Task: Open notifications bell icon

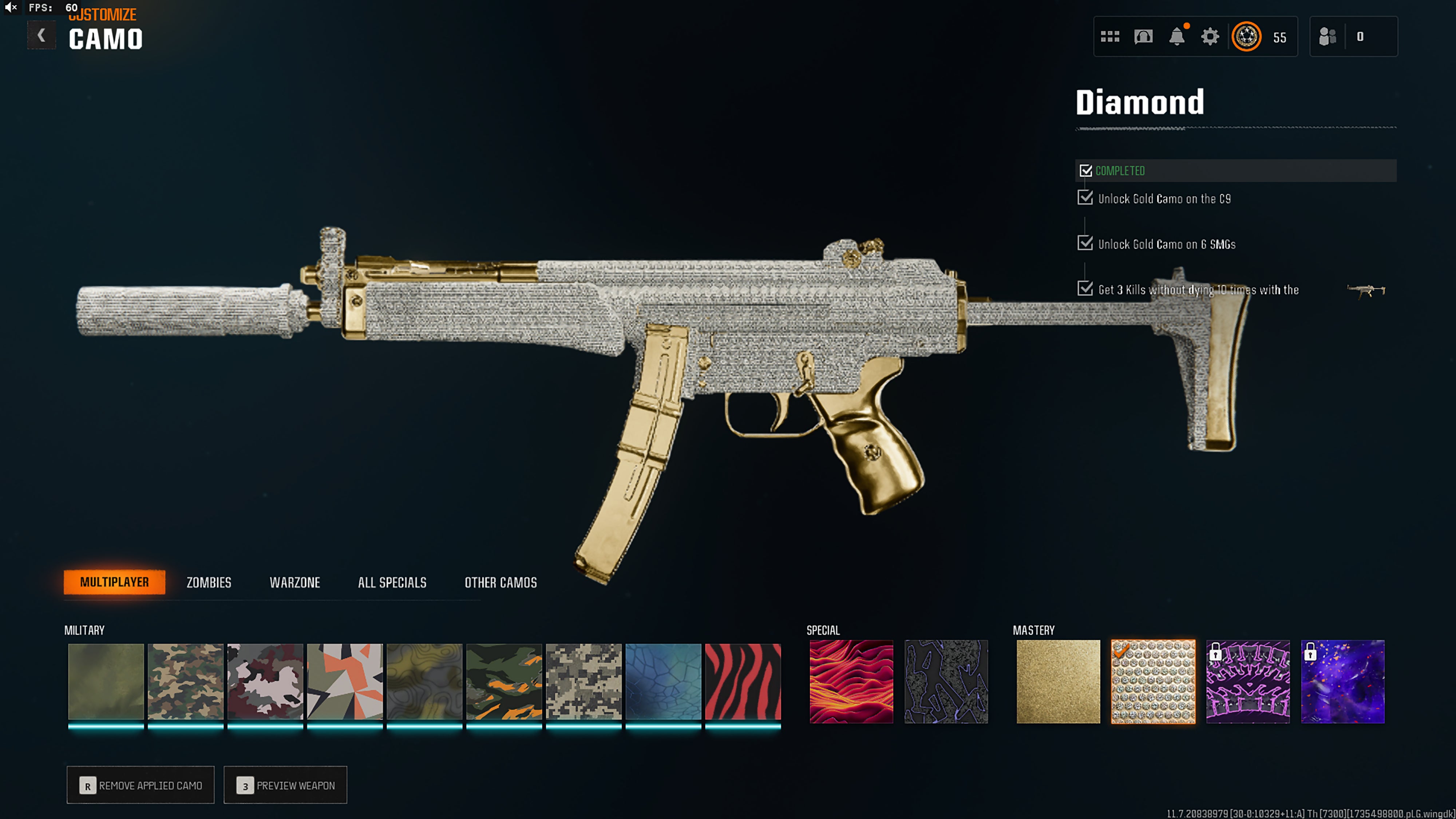Action: tap(1177, 37)
